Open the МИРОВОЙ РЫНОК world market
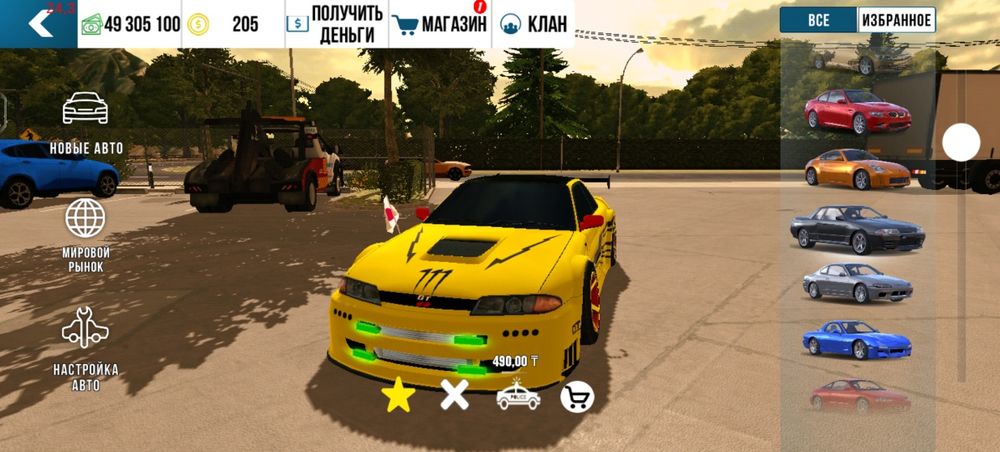 point(86,234)
